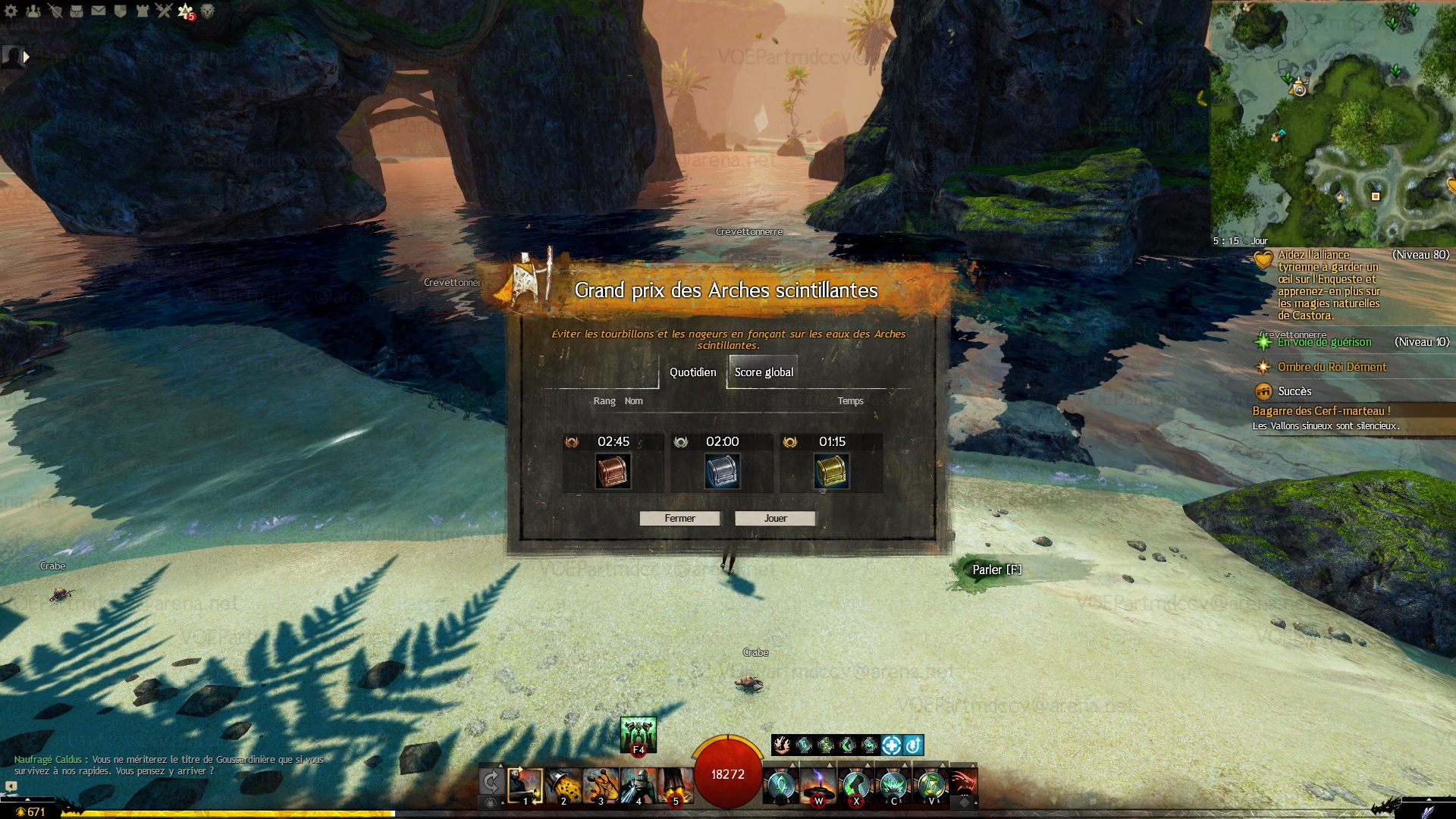The image size is (1456, 819).
Task: Click the minimap in the corner
Action: pyautogui.click(x=1332, y=121)
